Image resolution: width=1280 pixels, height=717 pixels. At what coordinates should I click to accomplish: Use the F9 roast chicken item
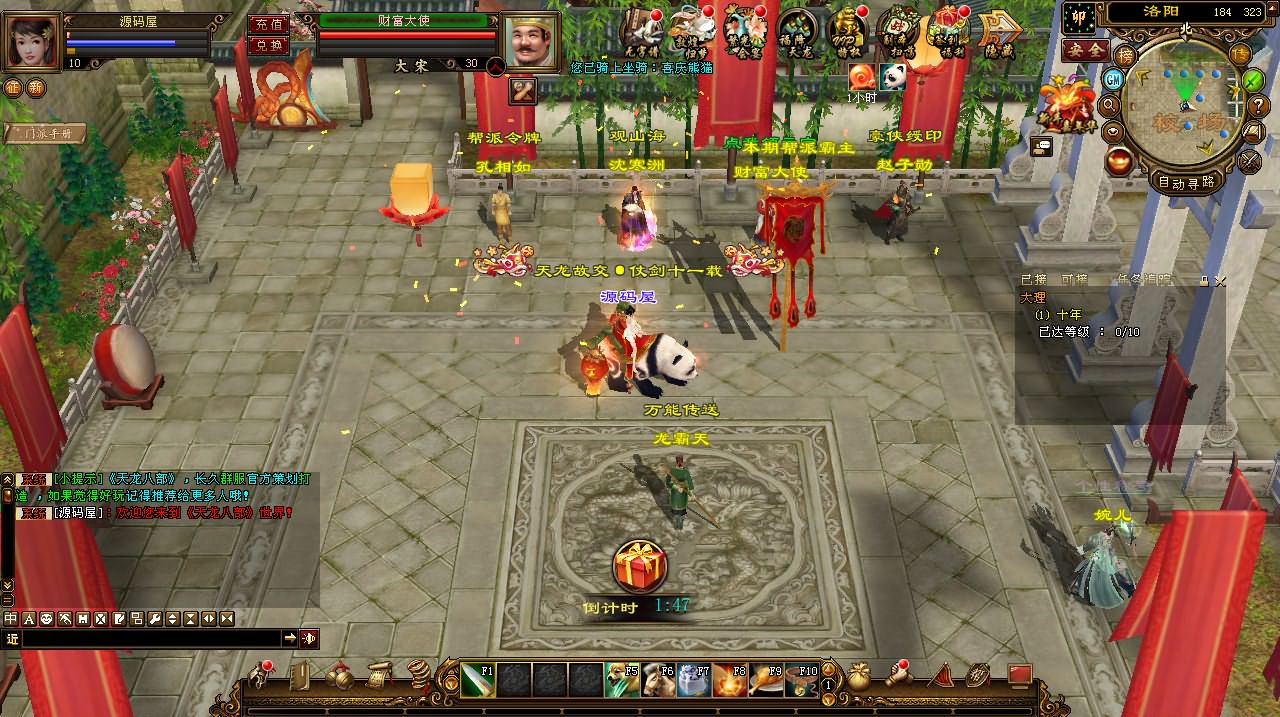point(765,680)
